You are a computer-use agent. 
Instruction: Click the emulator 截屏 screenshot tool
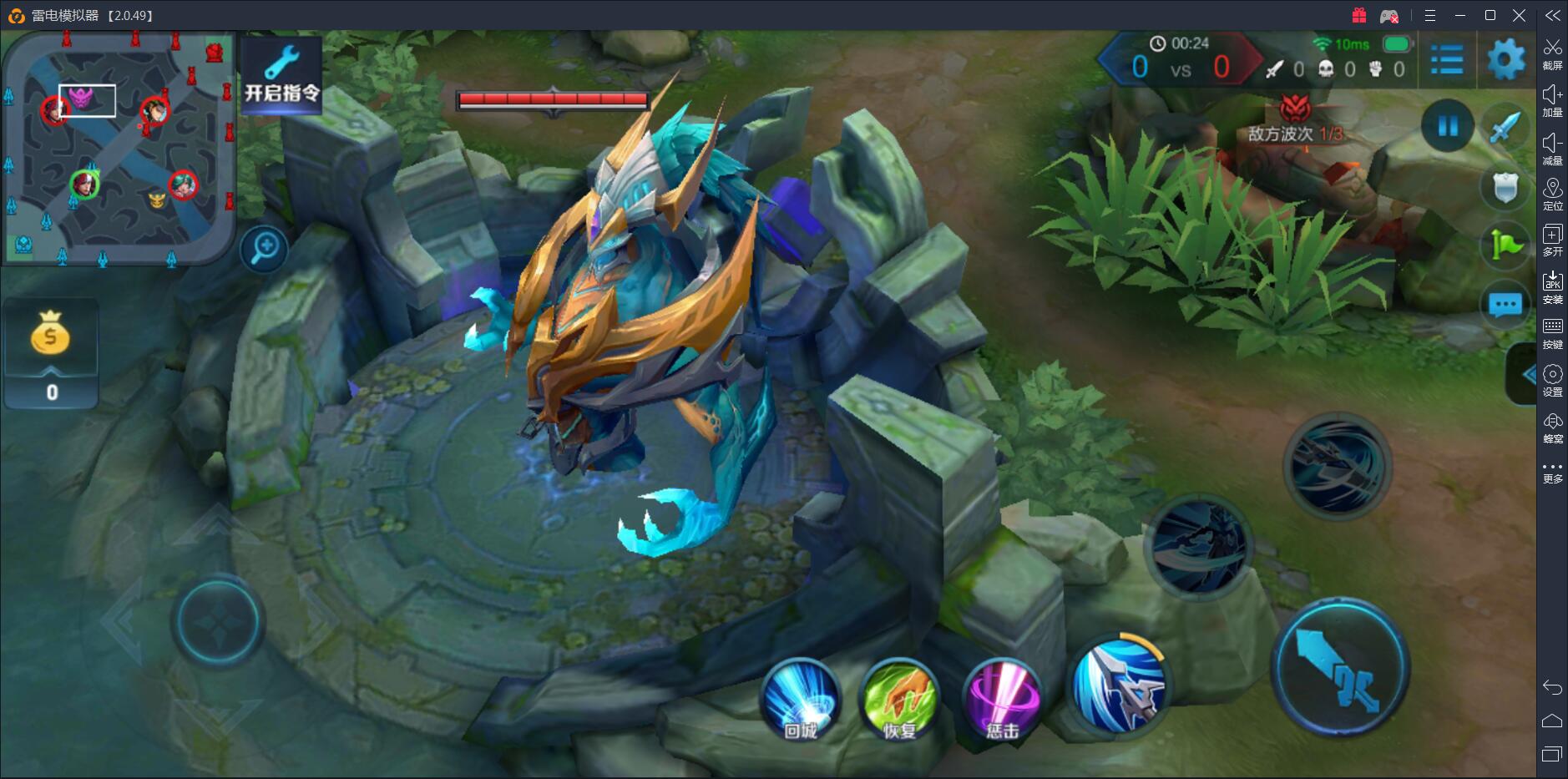tap(1552, 53)
